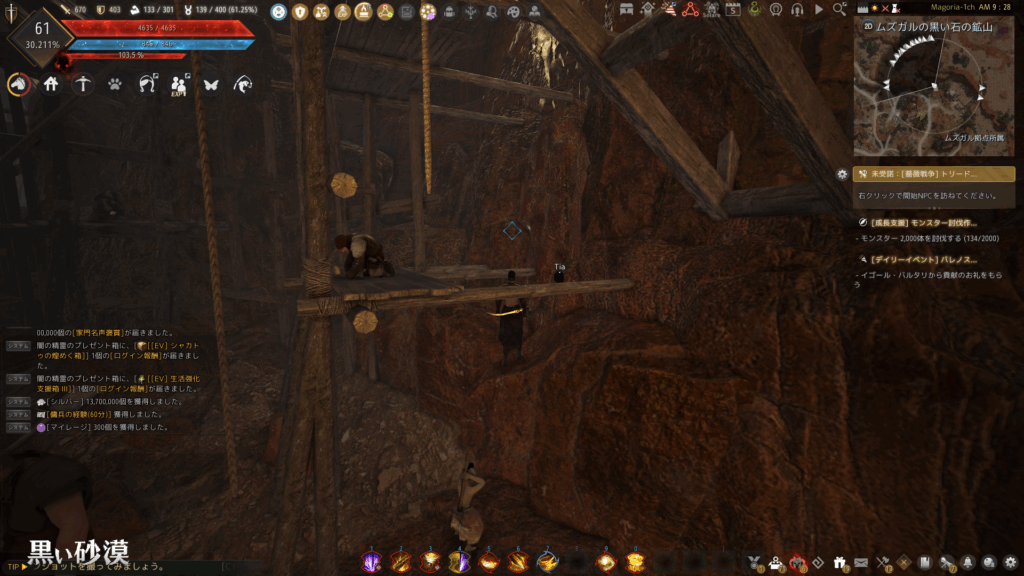Select the house residence icon
Image resolution: width=1024 pixels, height=576 pixels.
tap(51, 85)
